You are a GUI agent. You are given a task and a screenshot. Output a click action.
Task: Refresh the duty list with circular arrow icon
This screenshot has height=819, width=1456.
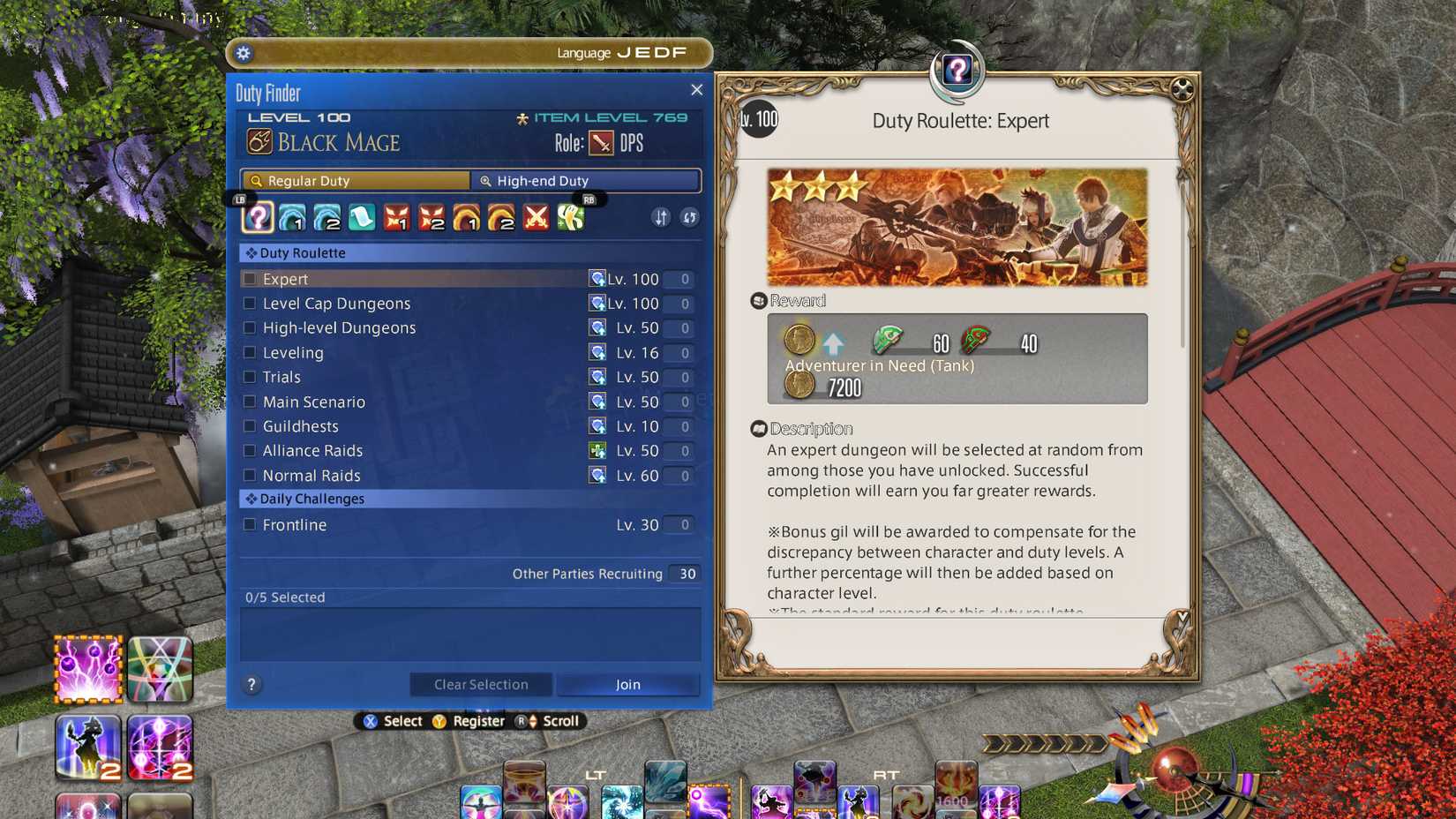click(x=689, y=217)
